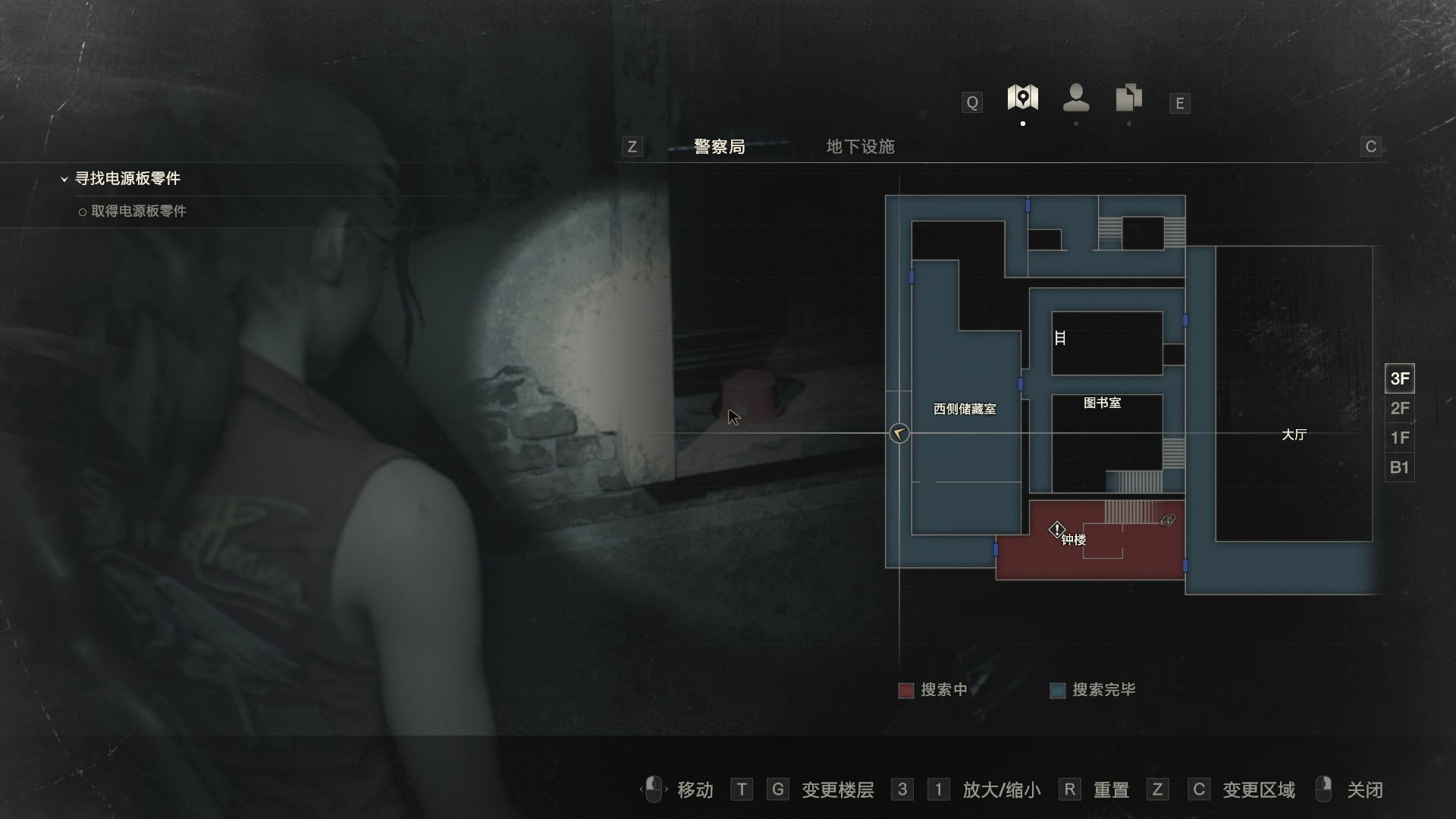The image size is (1456, 819).
Task: Open the character status tab icon
Action: tap(1076, 98)
